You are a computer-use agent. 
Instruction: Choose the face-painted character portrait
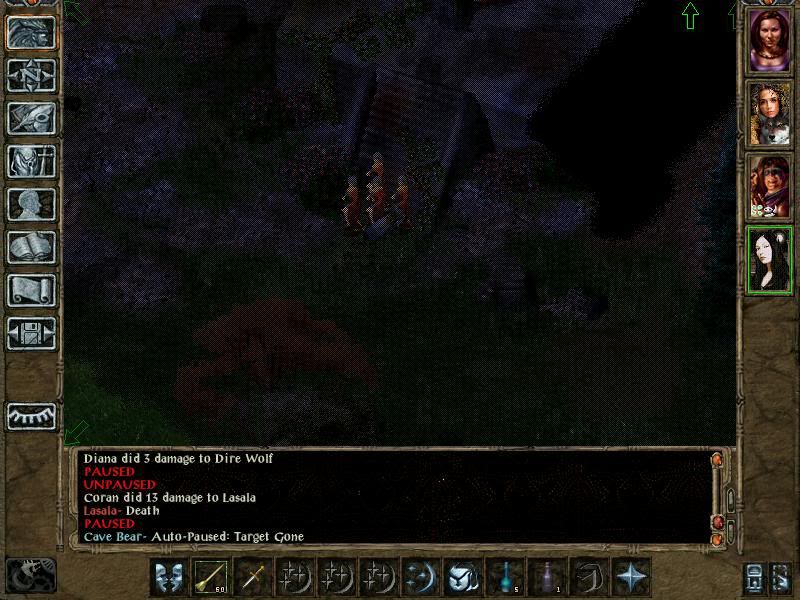click(x=770, y=186)
